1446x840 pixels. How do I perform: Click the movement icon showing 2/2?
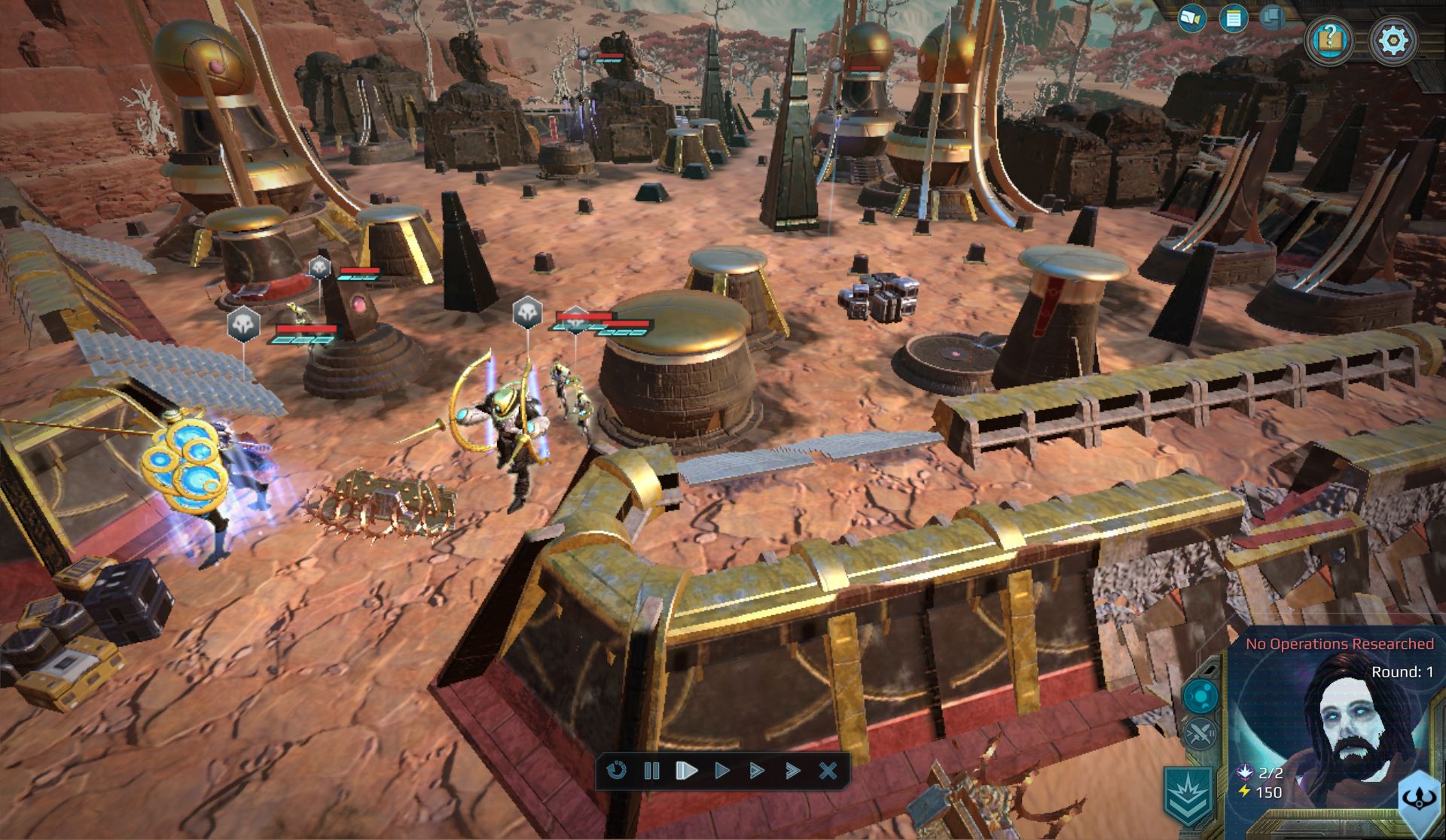coord(1245,772)
